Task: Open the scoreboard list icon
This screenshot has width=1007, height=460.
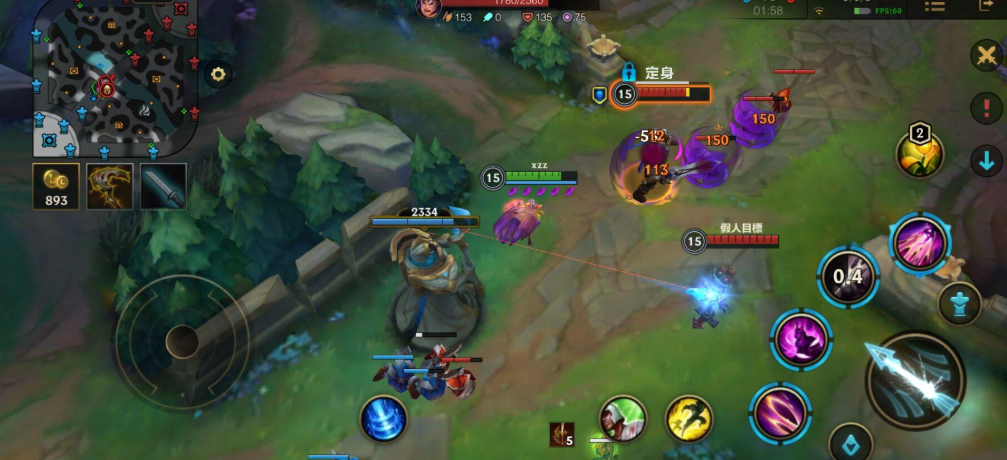Action: [x=935, y=8]
